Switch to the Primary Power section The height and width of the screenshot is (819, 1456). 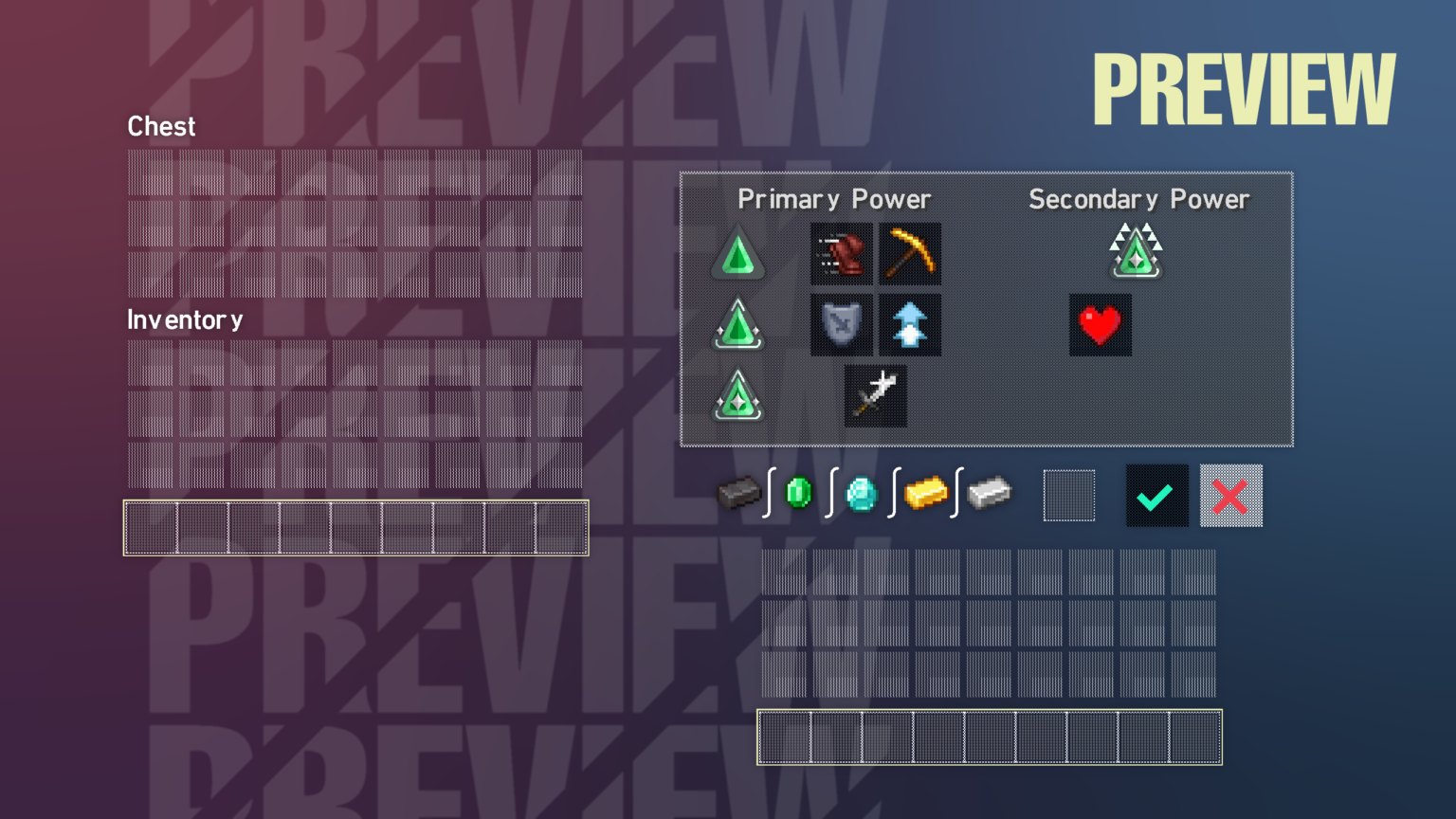[x=834, y=199]
